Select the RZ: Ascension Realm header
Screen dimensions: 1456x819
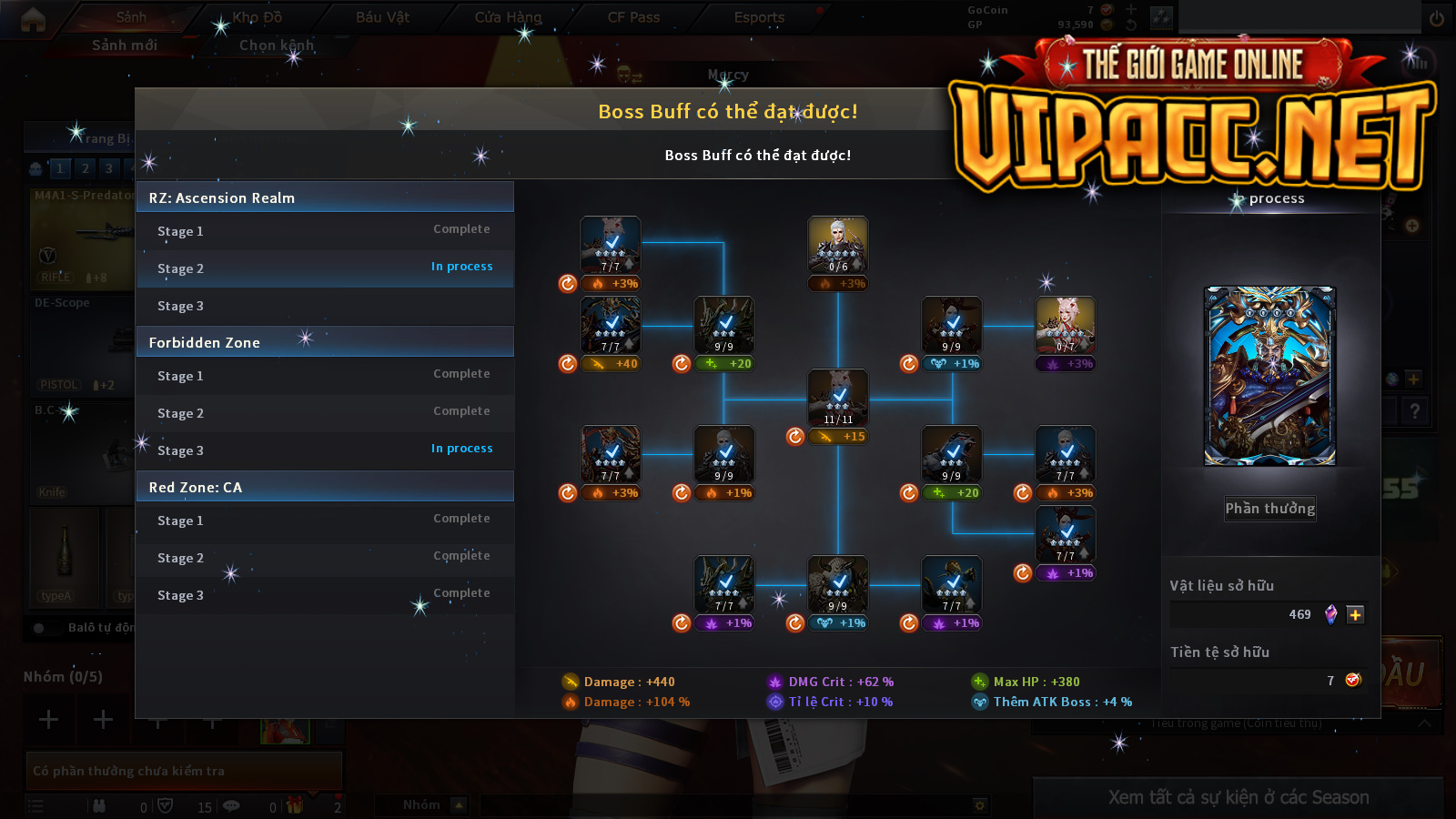[325, 197]
